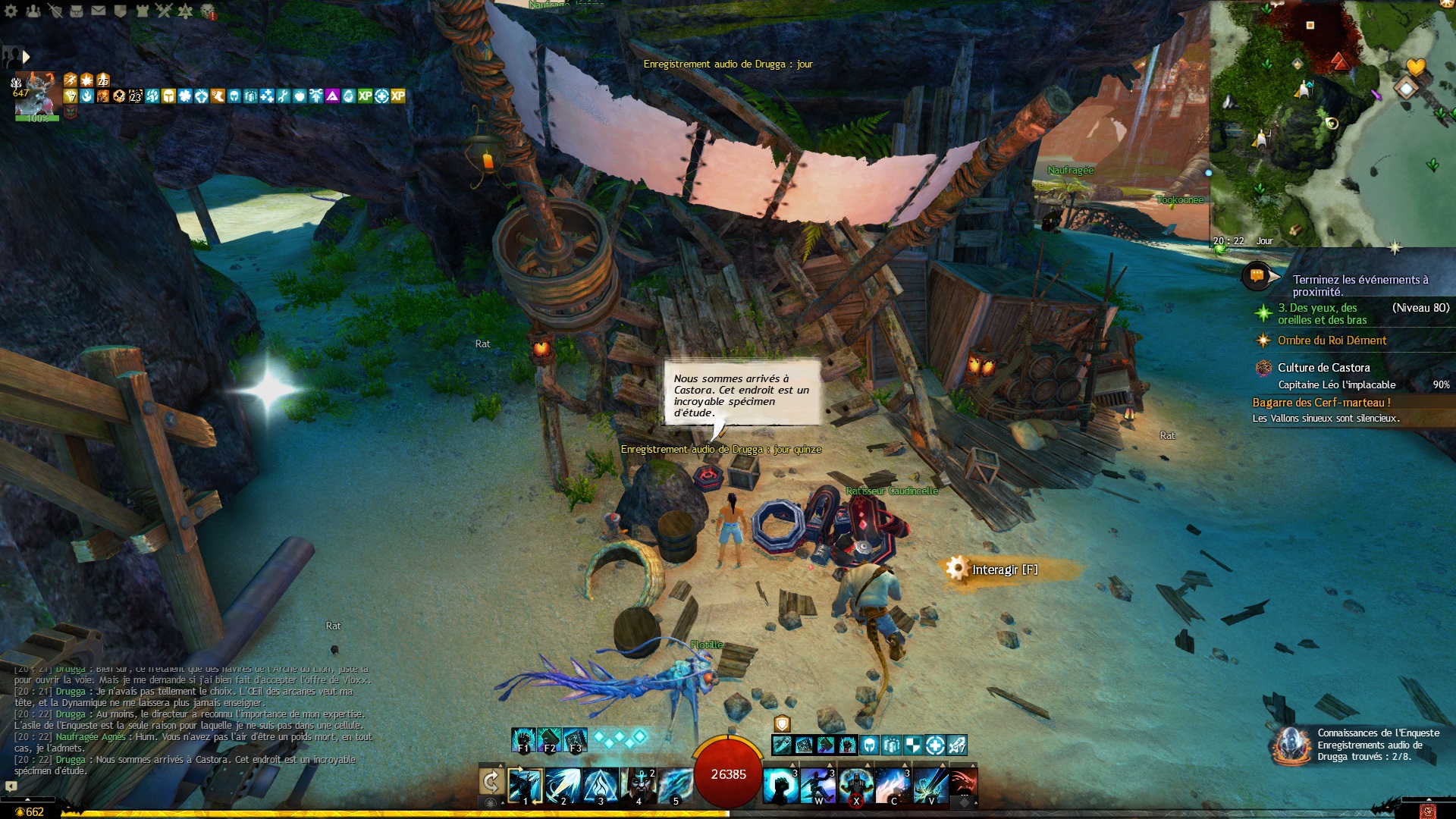The width and height of the screenshot is (1456, 819).
Task: Open the inventory bag icon
Action: pyautogui.click(x=77, y=11)
